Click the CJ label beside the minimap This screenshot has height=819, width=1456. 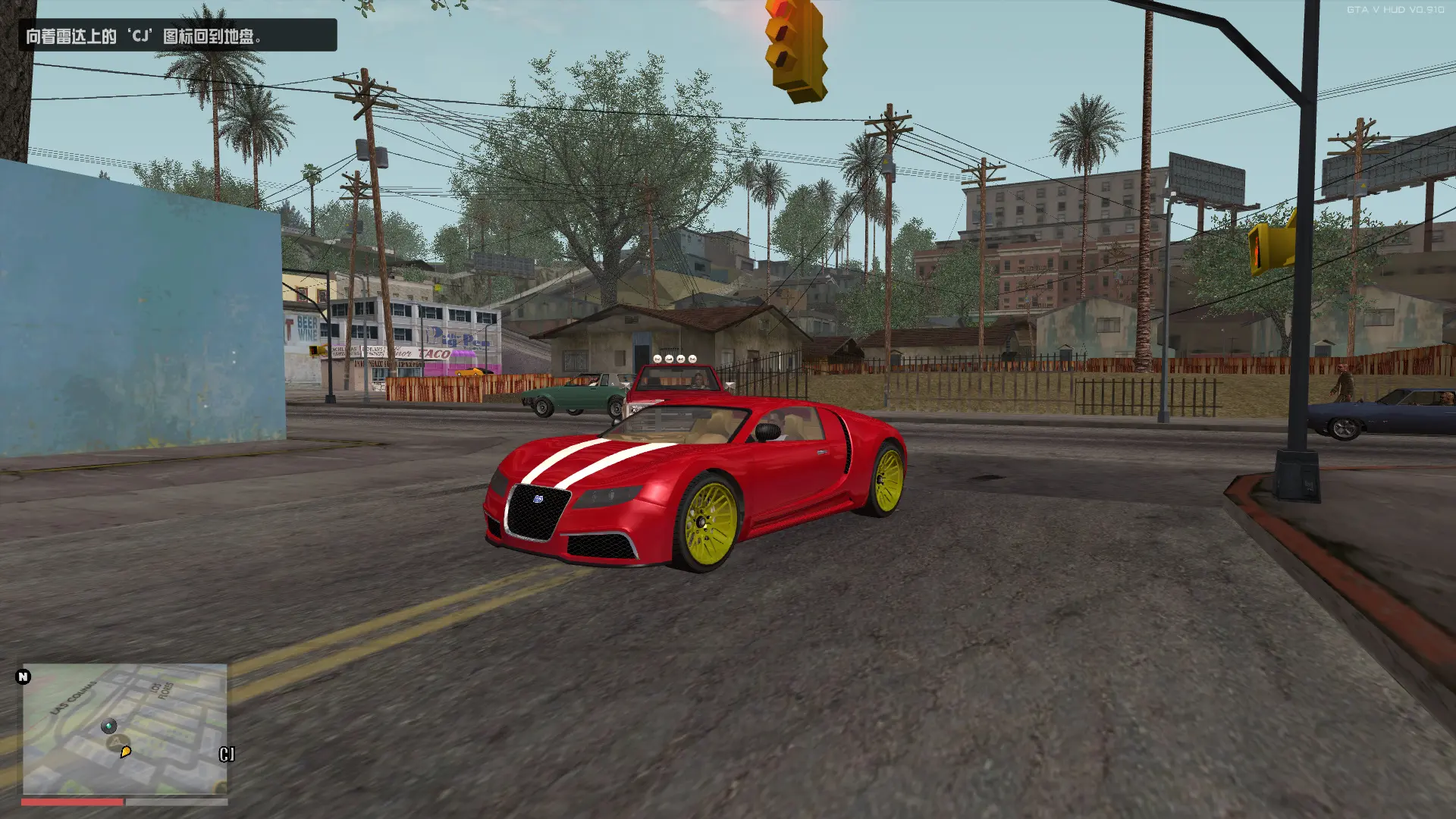[226, 754]
